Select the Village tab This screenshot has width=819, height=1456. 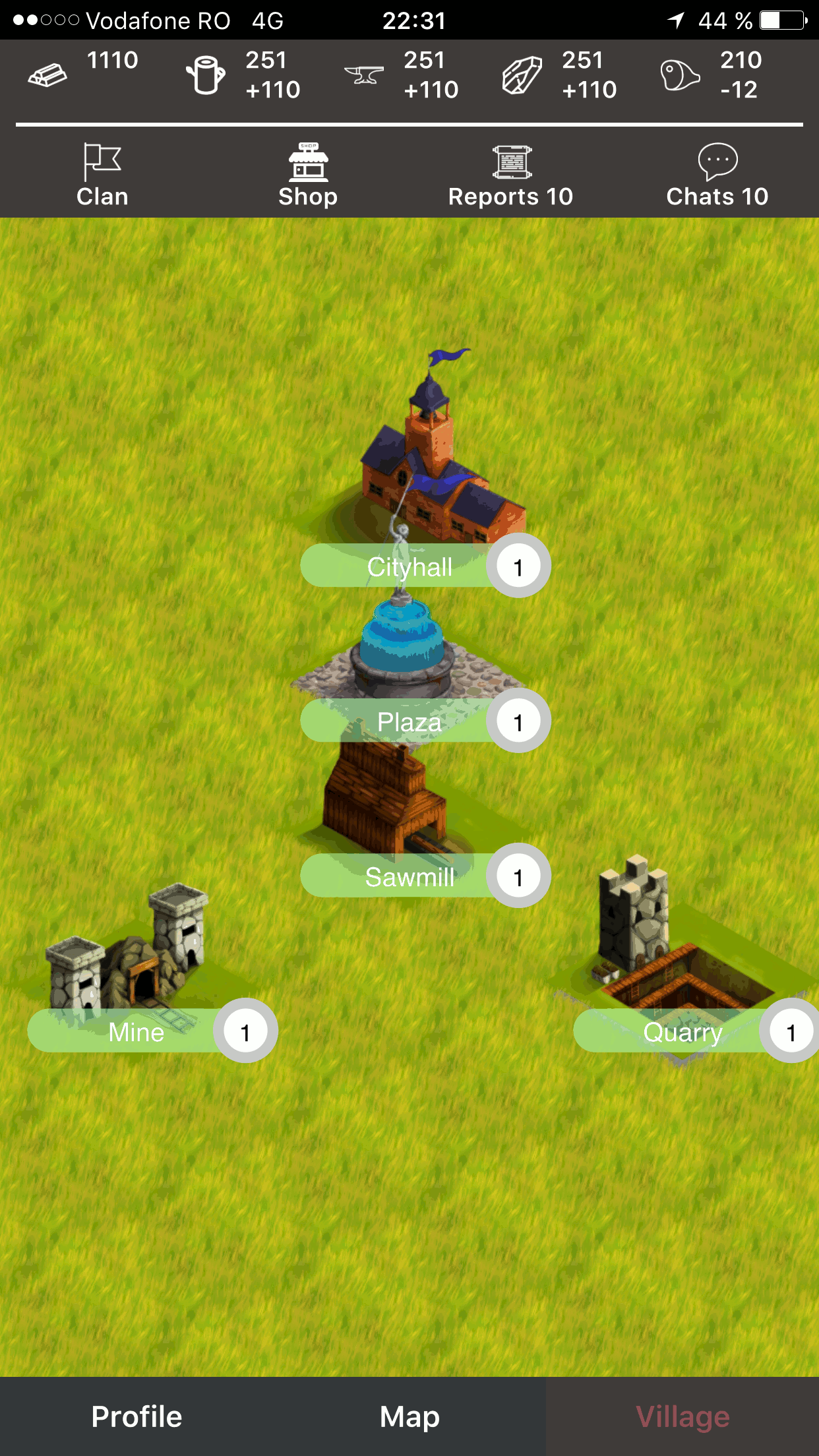coord(682,1416)
